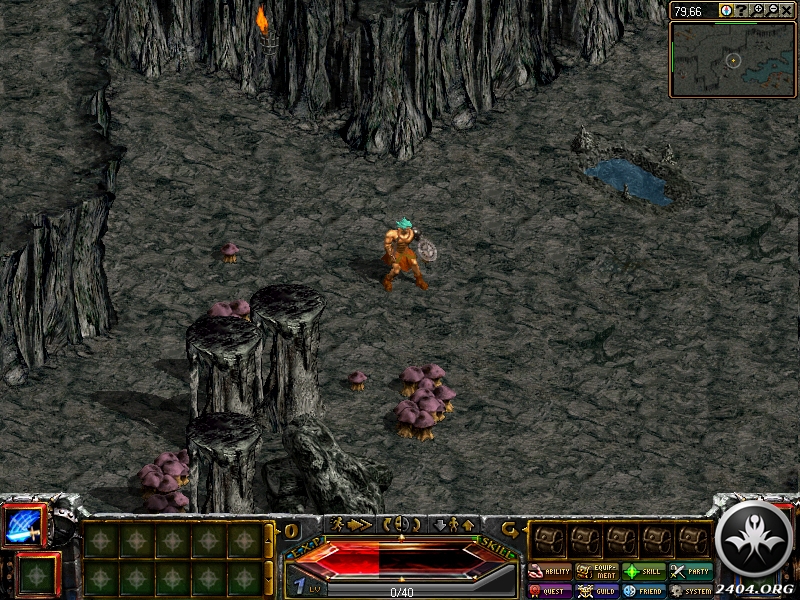Open the System menu
This screenshot has width=800, height=600.
pyautogui.click(x=691, y=591)
